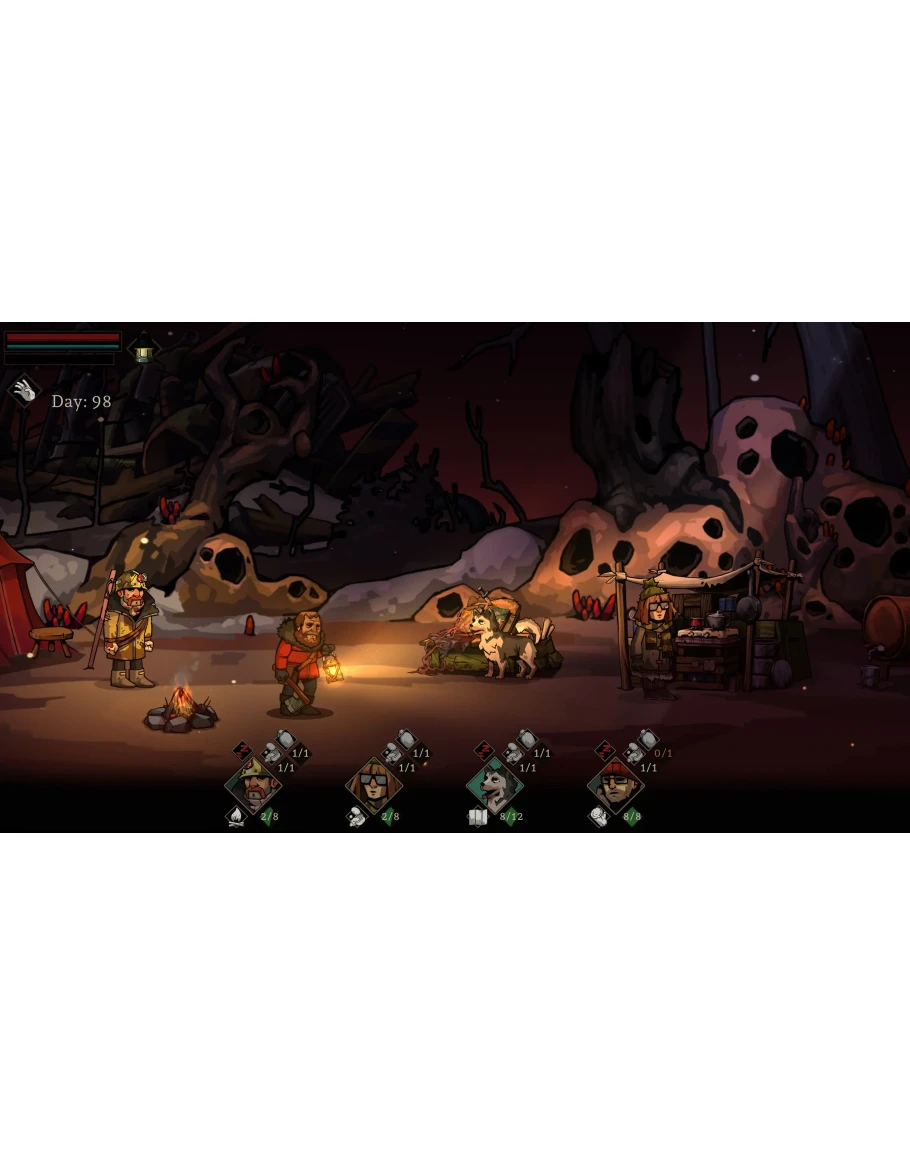This screenshot has height=1155, width=910.
Task: Open the book task icon showing 8/12
Action: [x=478, y=817]
